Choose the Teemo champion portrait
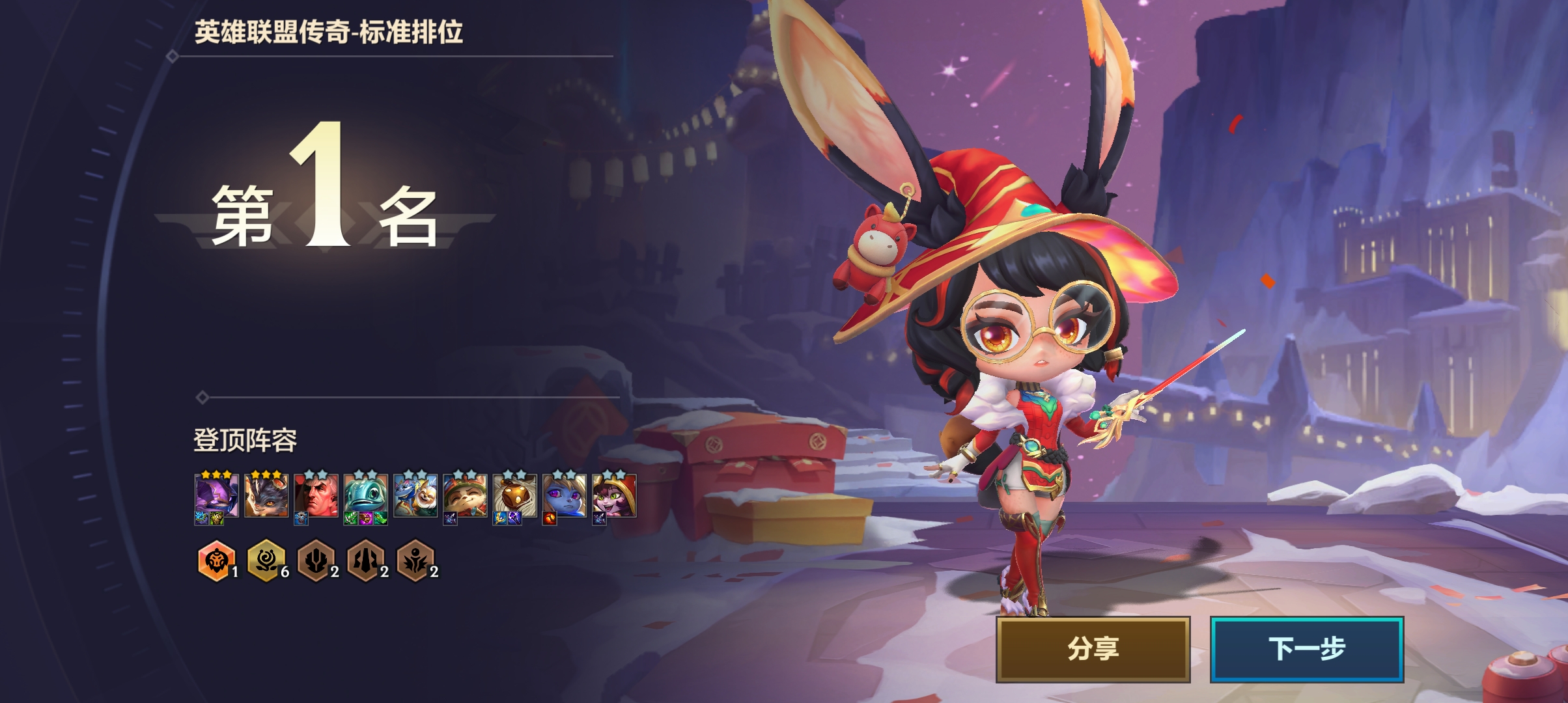Viewport: 1568px width, 703px height. [465, 495]
